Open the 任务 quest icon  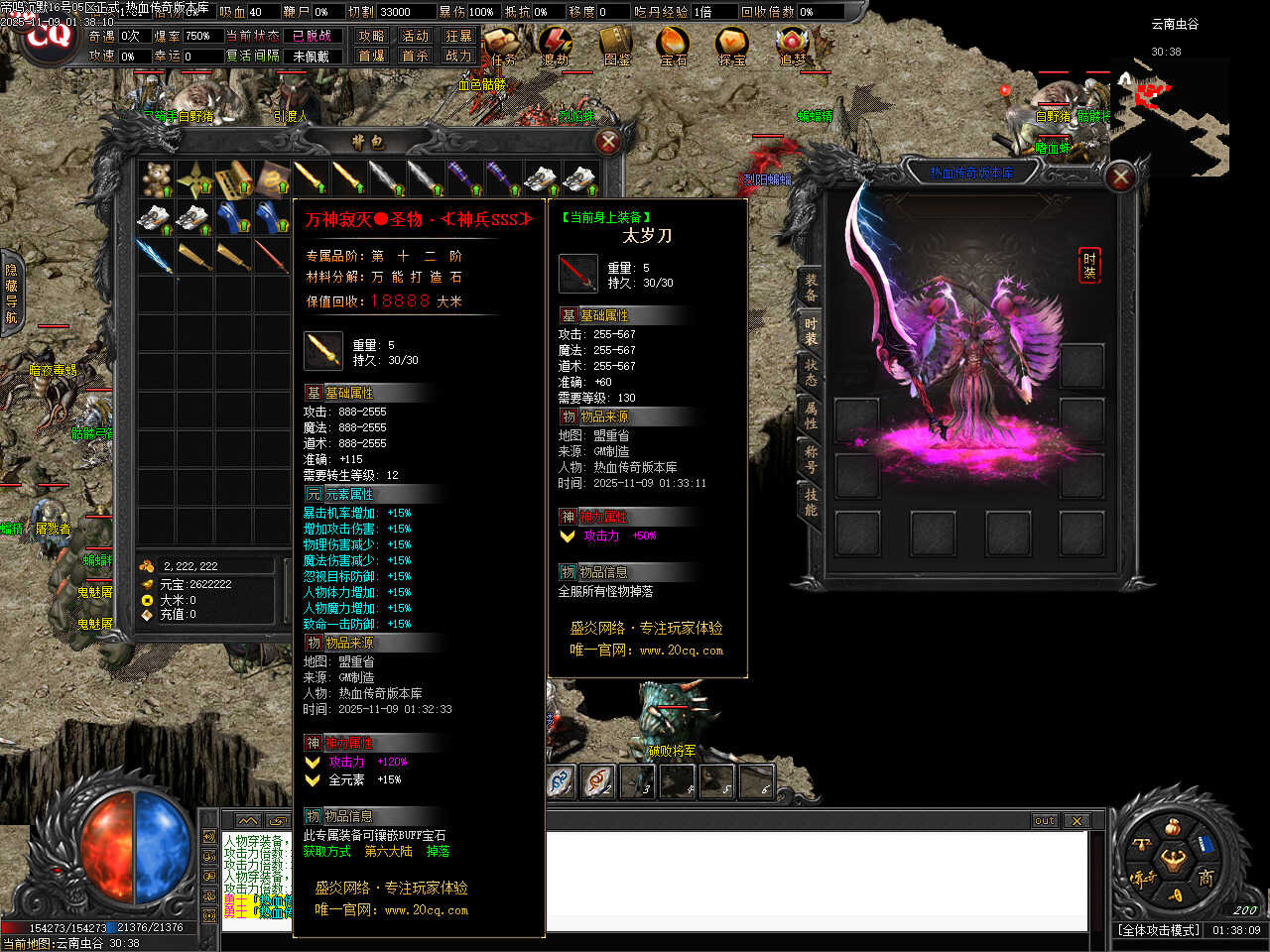coord(501,46)
